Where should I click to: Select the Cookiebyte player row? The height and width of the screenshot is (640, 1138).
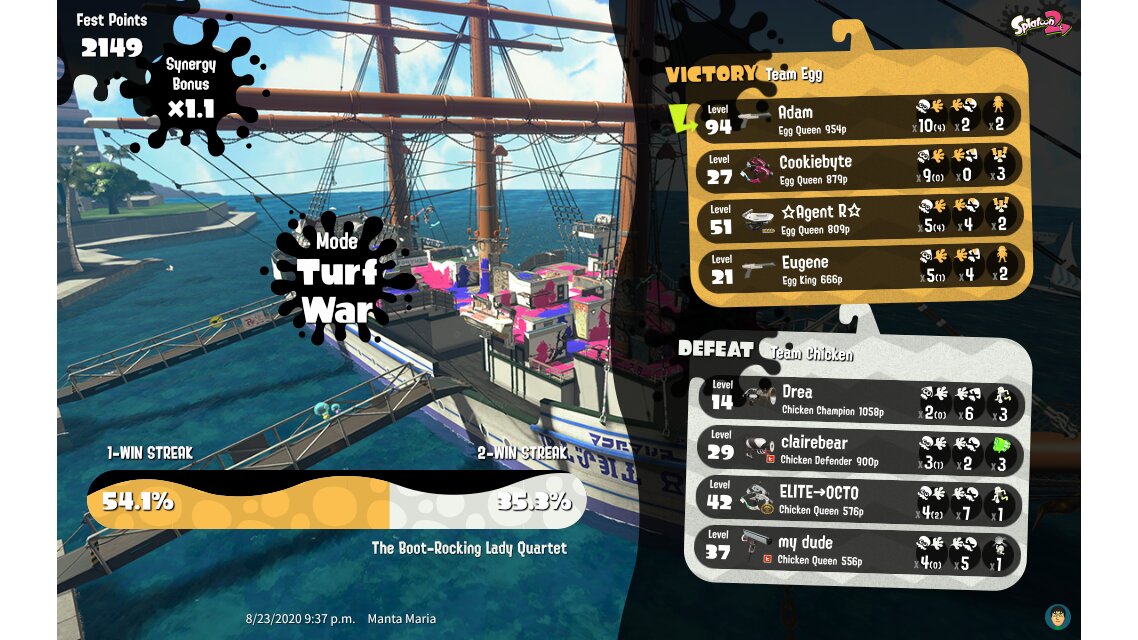pos(860,167)
